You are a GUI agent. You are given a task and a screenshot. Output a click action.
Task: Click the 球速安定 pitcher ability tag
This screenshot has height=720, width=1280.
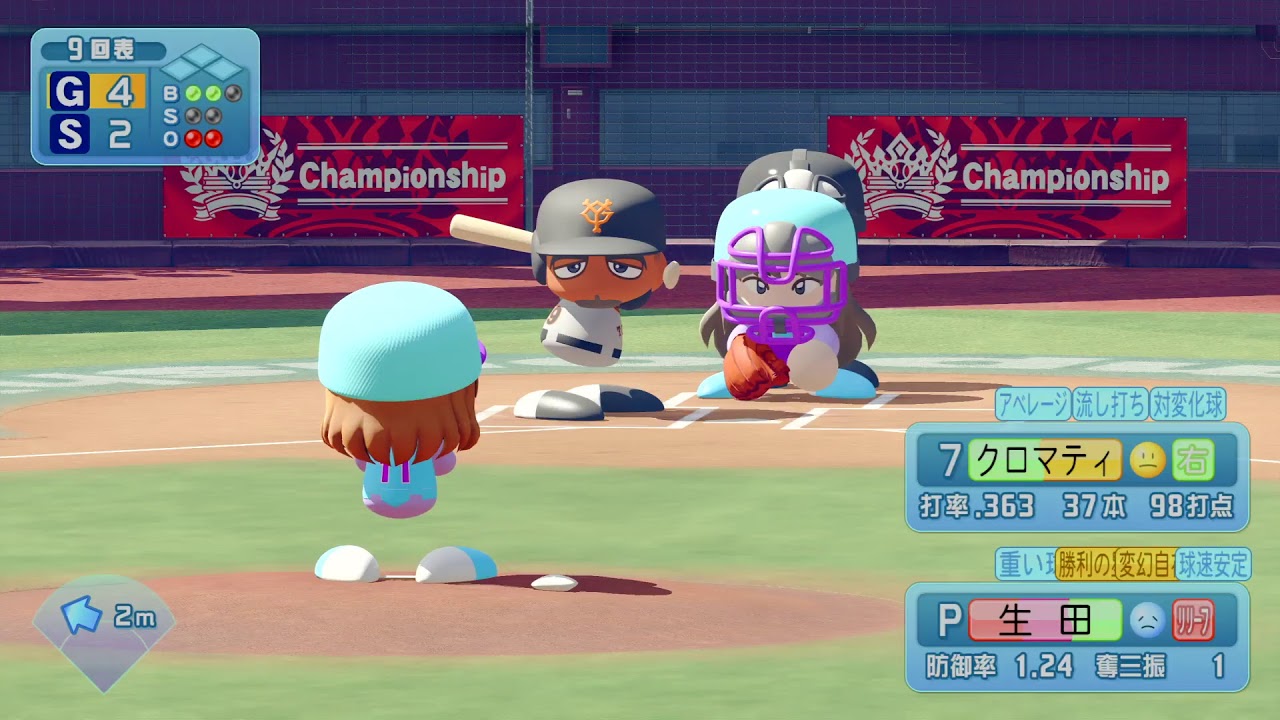(x=1214, y=565)
